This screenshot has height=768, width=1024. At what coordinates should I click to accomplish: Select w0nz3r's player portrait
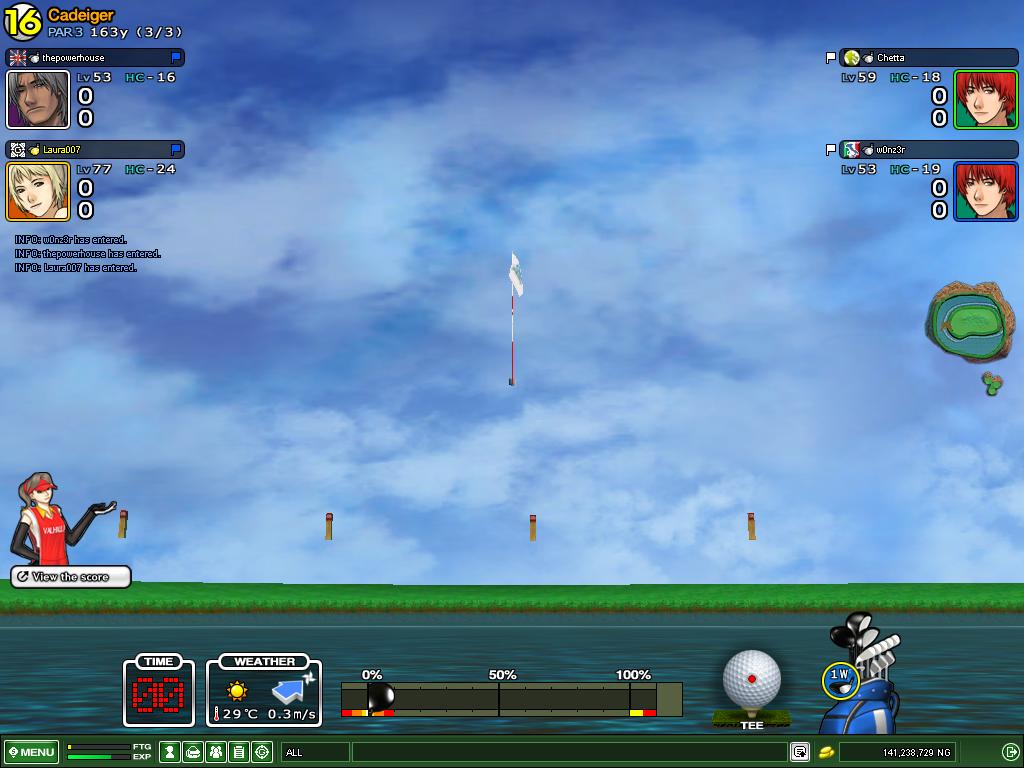tap(986, 191)
